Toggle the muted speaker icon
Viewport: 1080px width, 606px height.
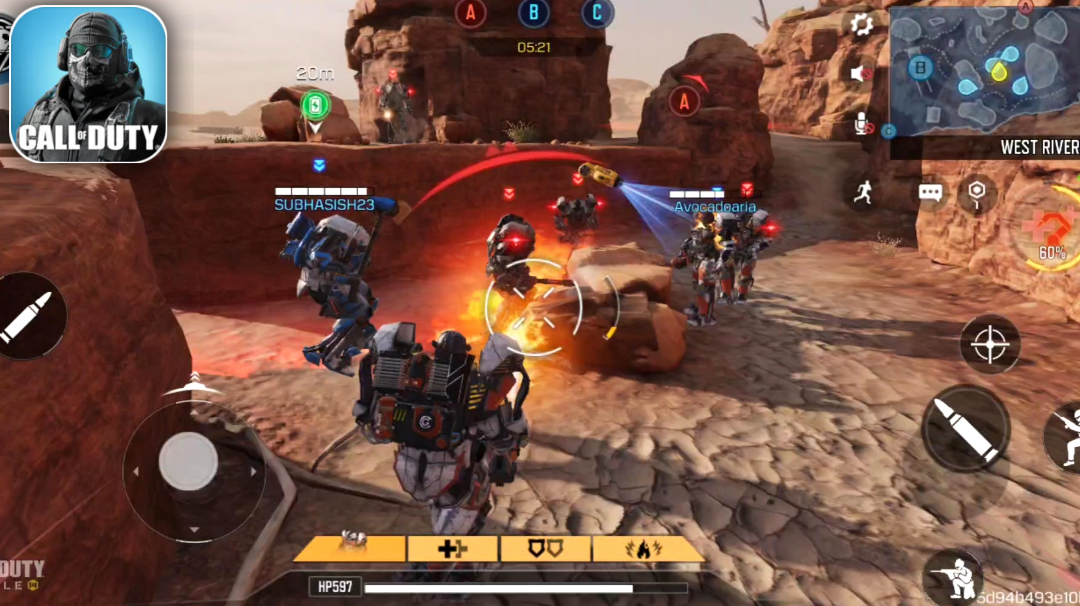pyautogui.click(x=860, y=73)
